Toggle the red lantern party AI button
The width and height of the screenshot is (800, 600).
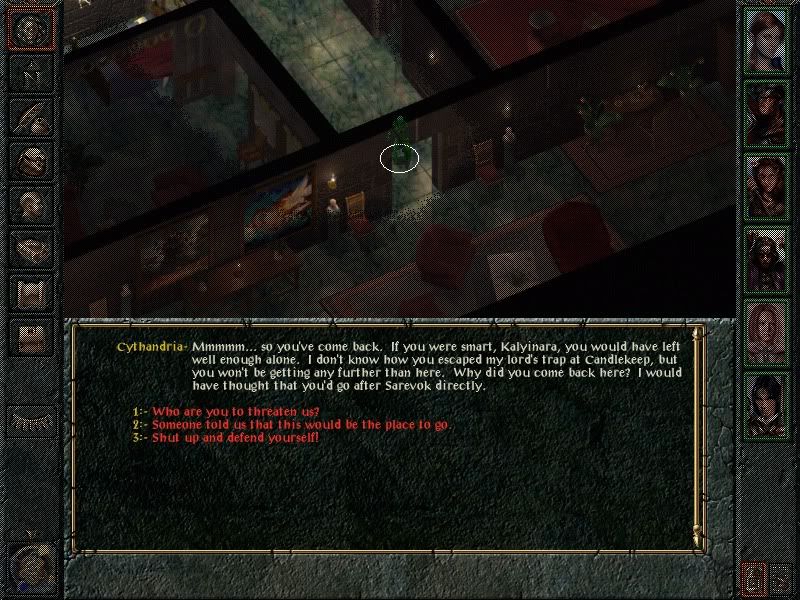753,577
